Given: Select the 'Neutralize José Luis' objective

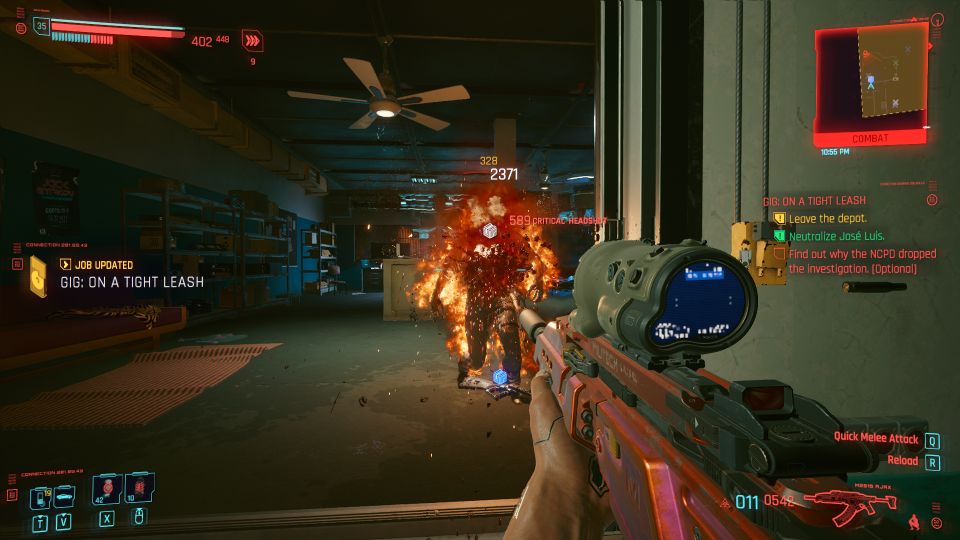Looking at the screenshot, I should (x=838, y=236).
